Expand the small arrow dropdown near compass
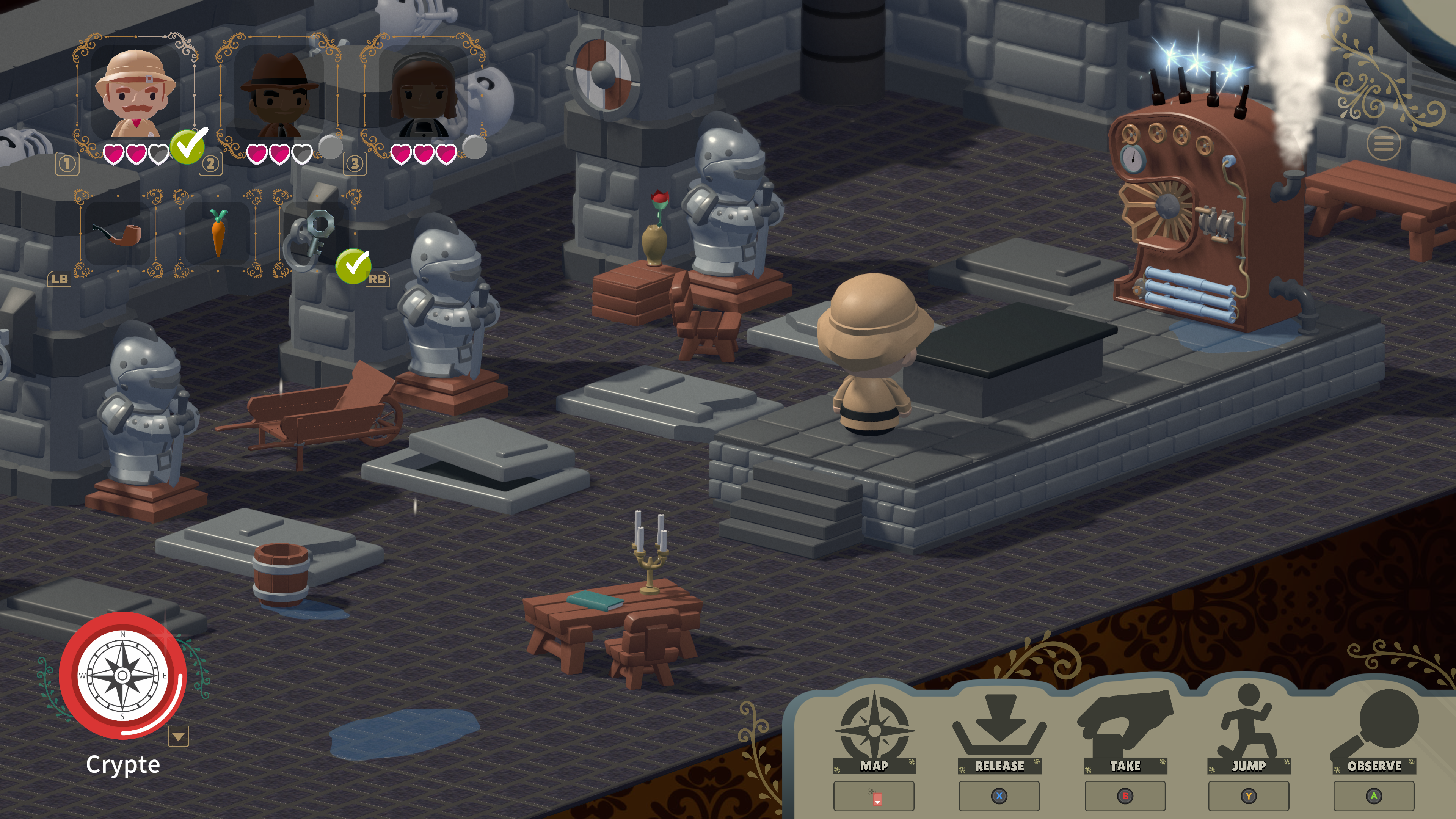The width and height of the screenshot is (1456, 819). [178, 736]
